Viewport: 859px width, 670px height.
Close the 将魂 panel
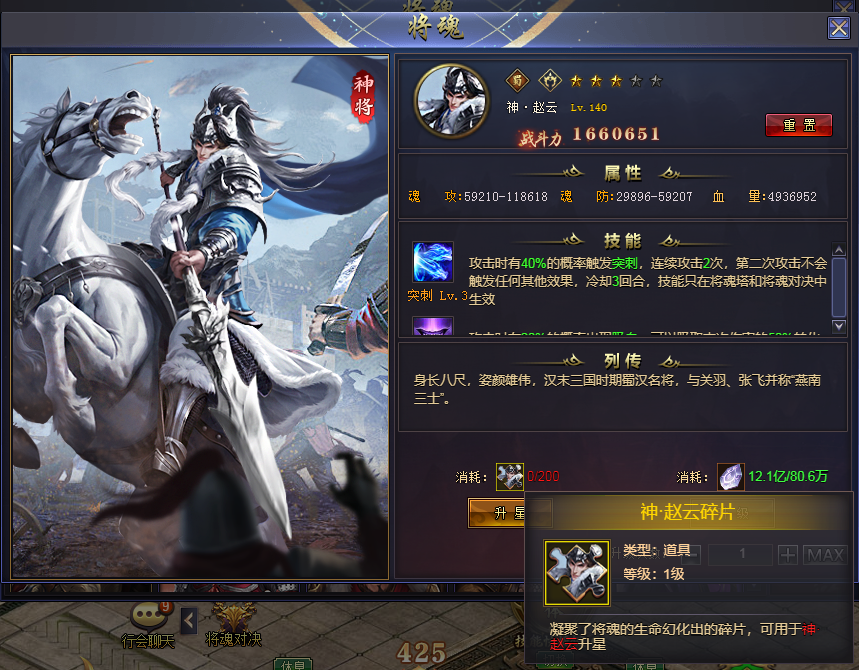click(838, 28)
